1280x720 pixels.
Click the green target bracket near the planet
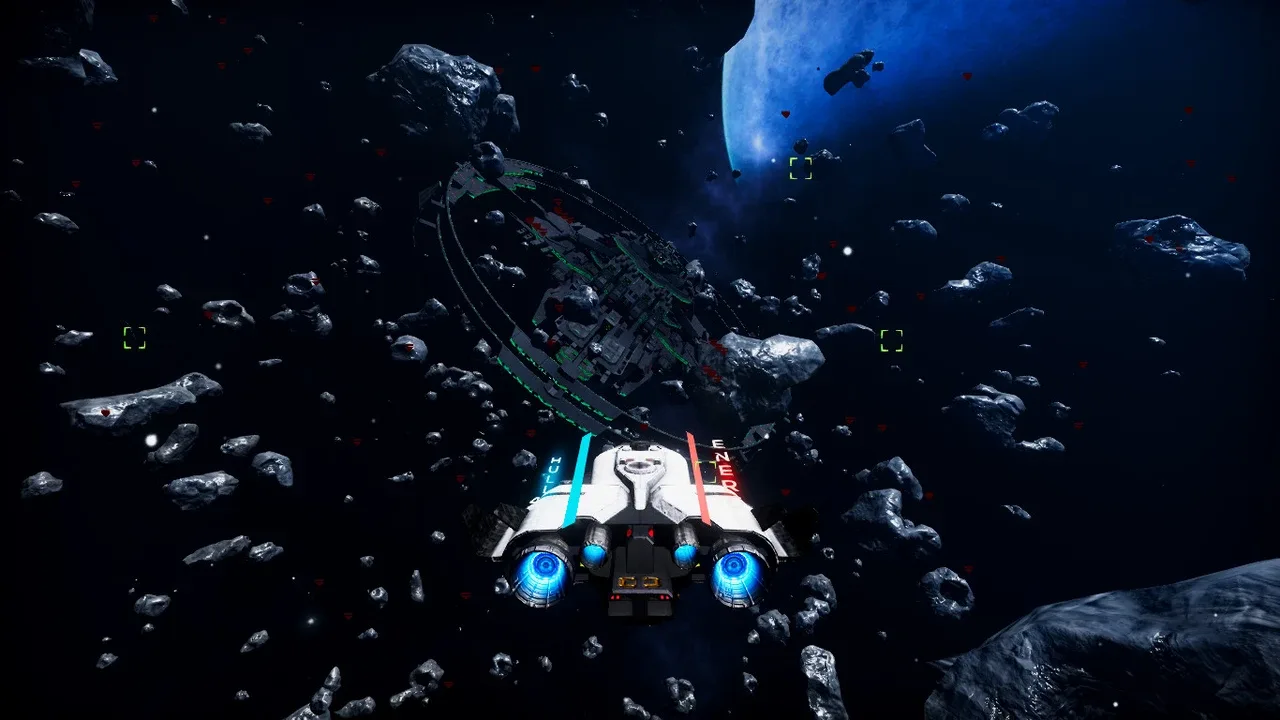click(x=800, y=168)
